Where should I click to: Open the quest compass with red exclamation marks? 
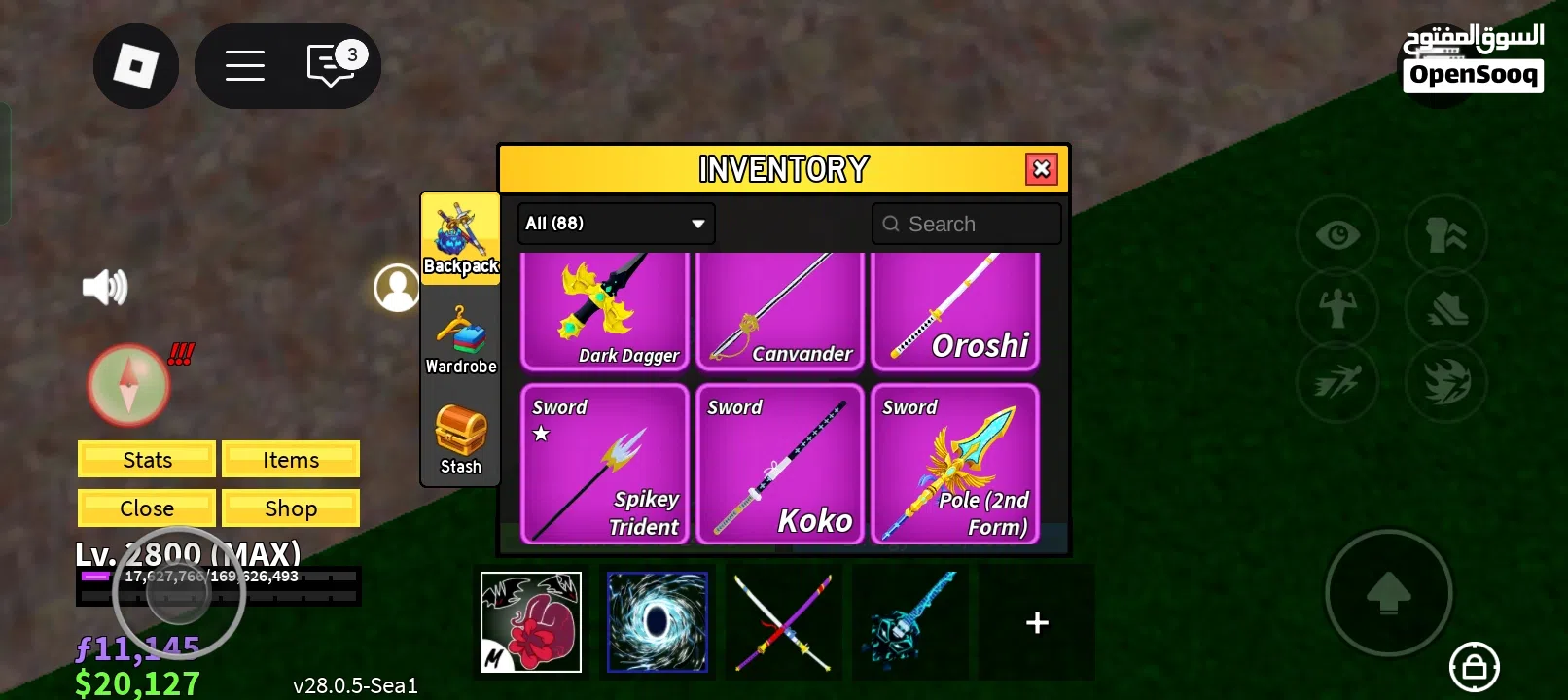tap(127, 384)
